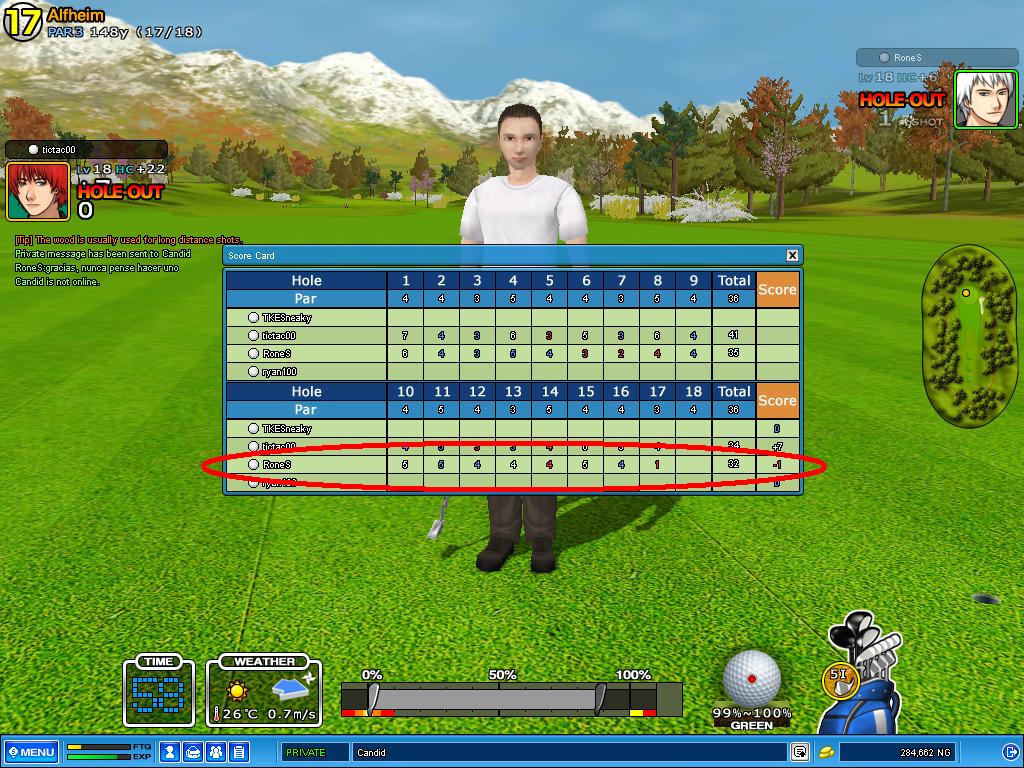1024x768 pixels.
Task: Open the group of people icon
Action: (x=216, y=752)
